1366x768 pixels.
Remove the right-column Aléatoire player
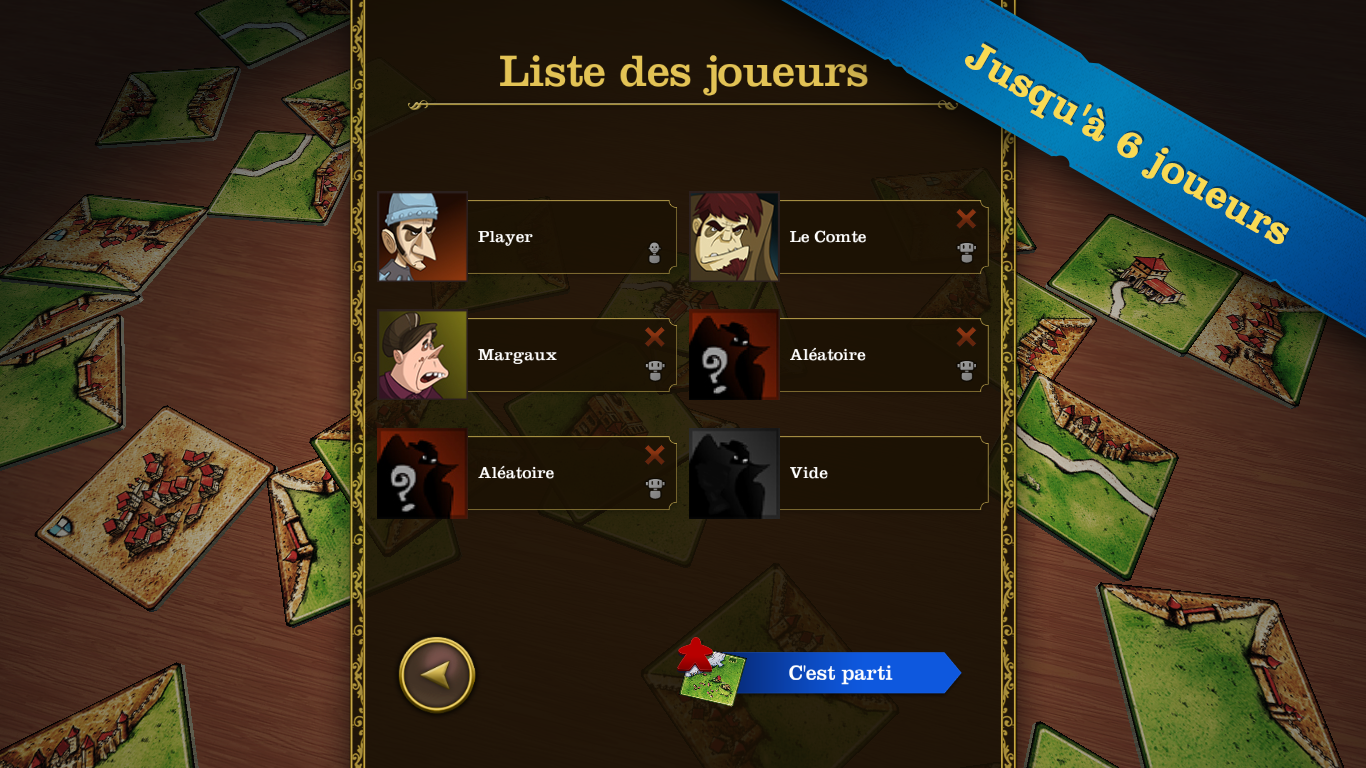pos(964,338)
